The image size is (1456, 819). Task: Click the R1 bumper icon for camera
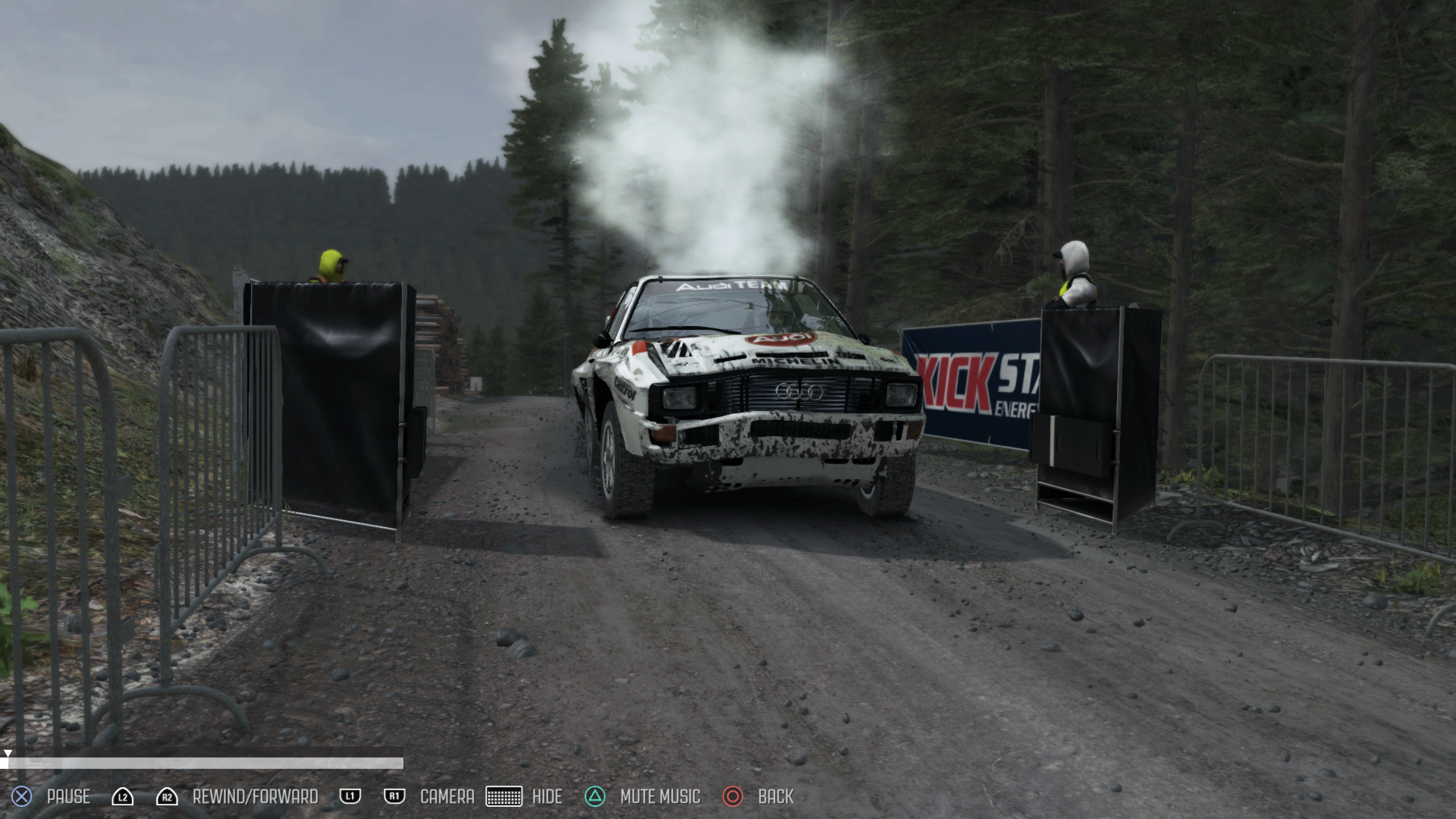(x=394, y=797)
